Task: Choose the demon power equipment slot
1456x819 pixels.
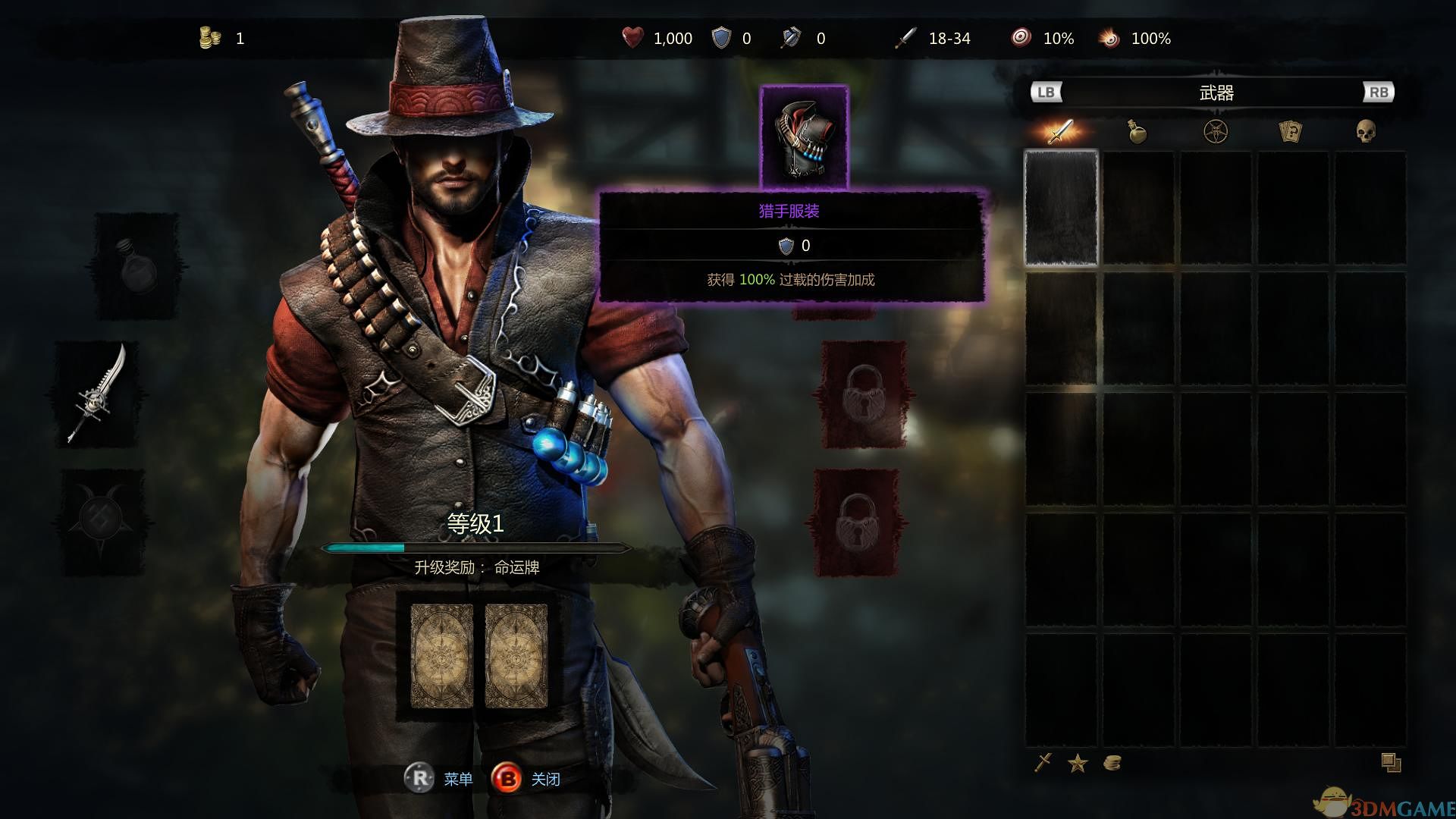Action: tap(101, 522)
